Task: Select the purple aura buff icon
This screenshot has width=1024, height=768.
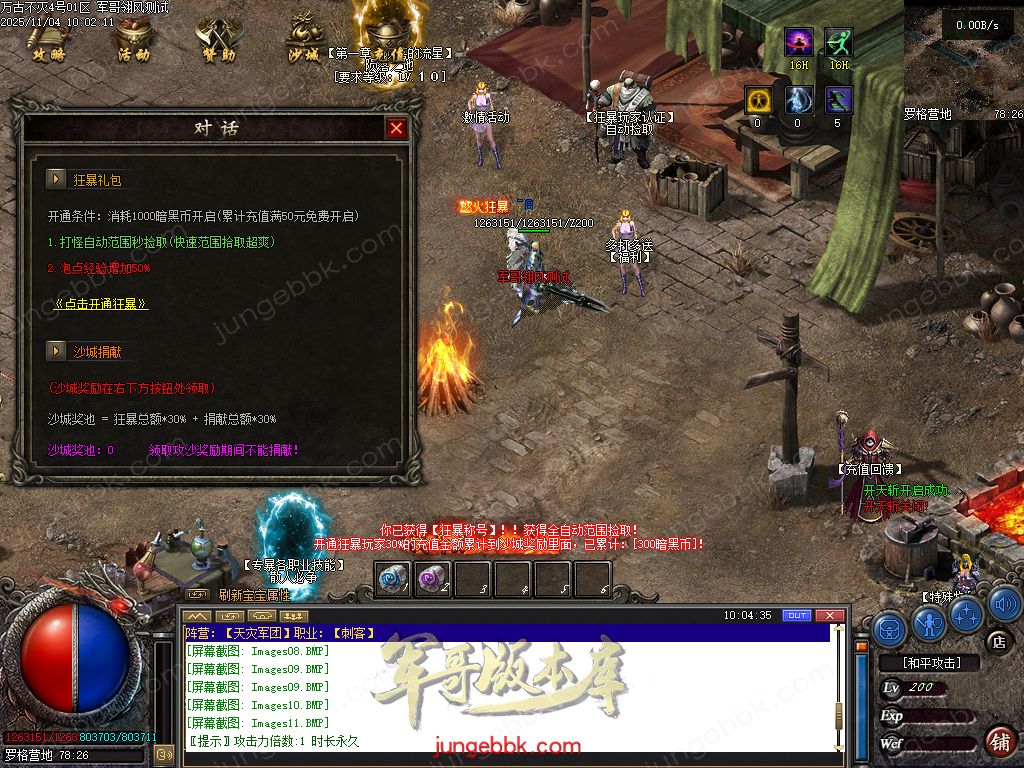Action: [798, 42]
